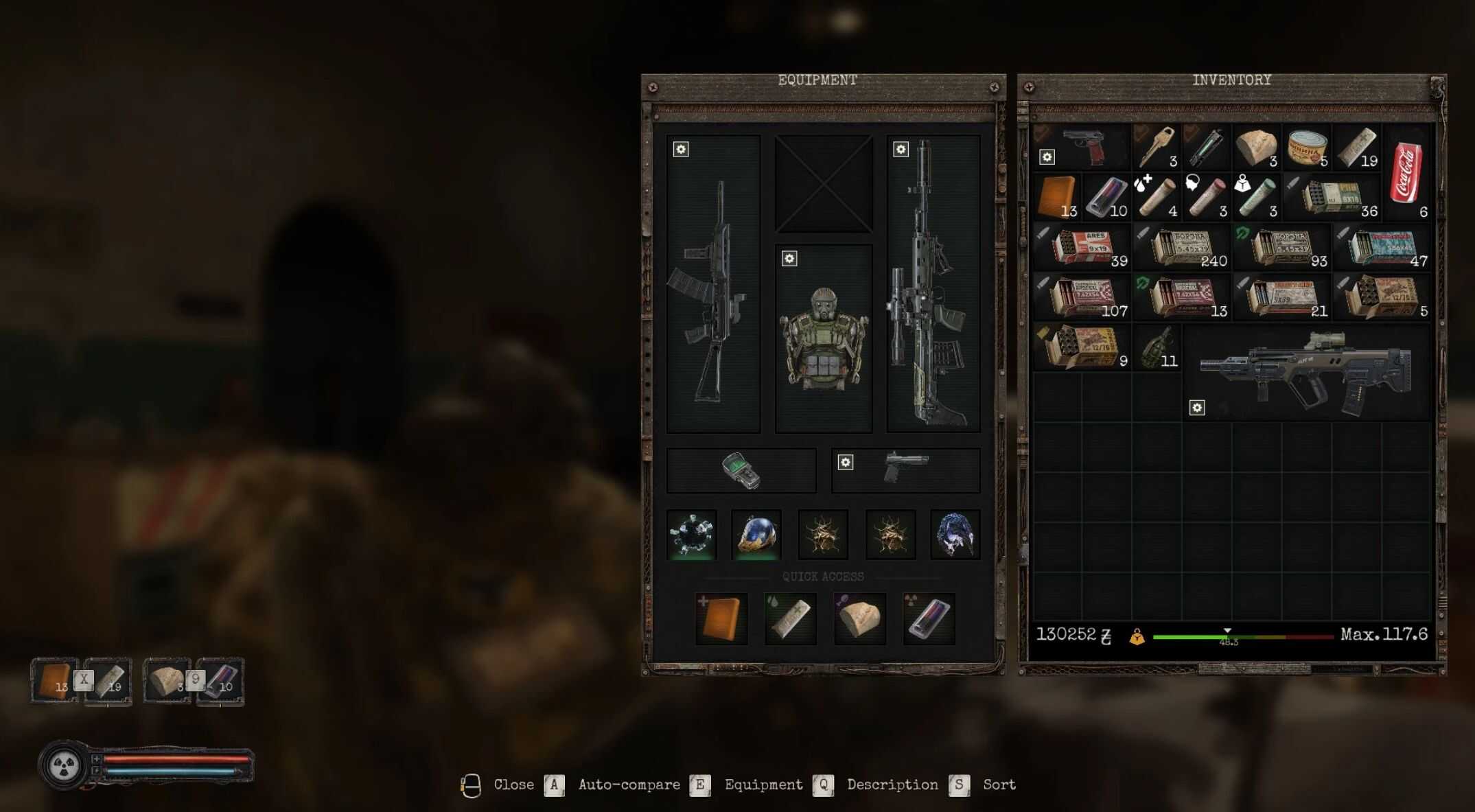Choose the bread quick access slot

[859, 618]
